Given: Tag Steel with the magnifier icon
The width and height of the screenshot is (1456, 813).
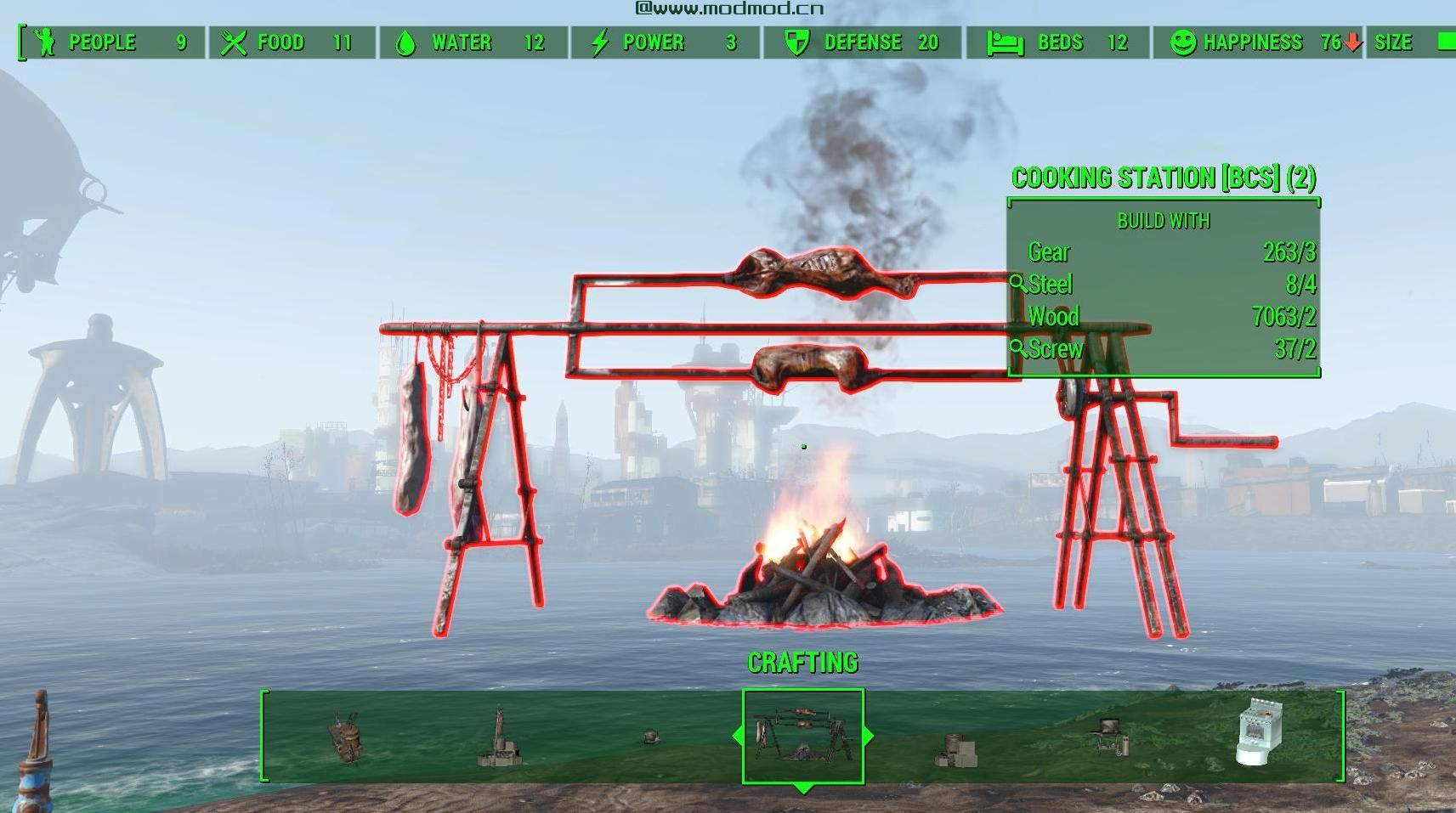Looking at the screenshot, I should pos(1017,284).
